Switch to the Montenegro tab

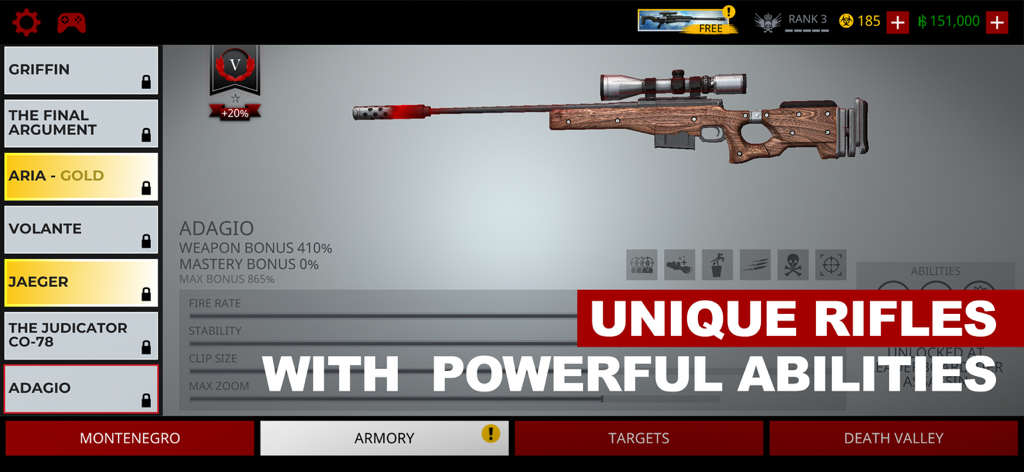pos(130,438)
